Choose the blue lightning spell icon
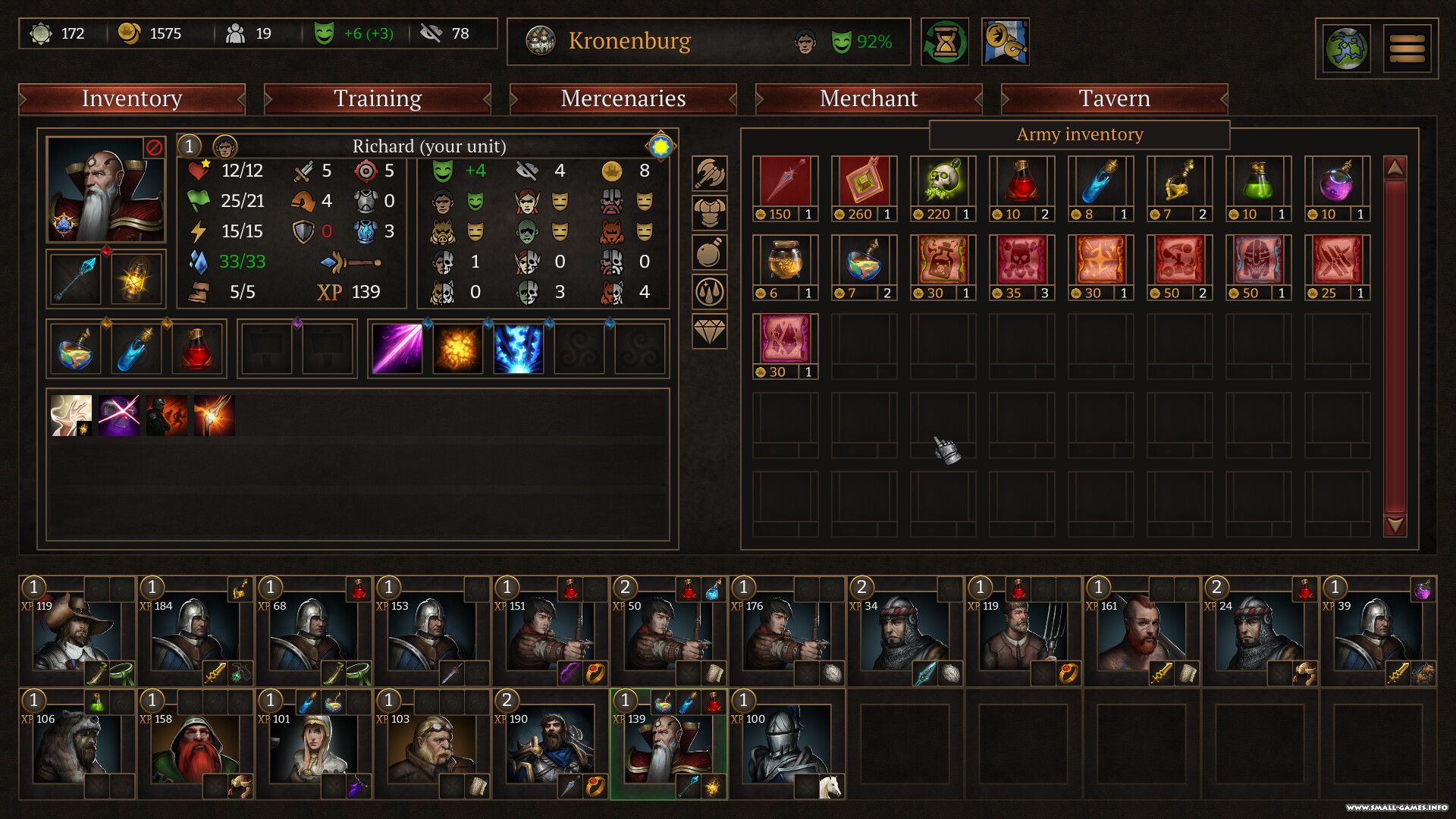The height and width of the screenshot is (819, 1456). [519, 349]
